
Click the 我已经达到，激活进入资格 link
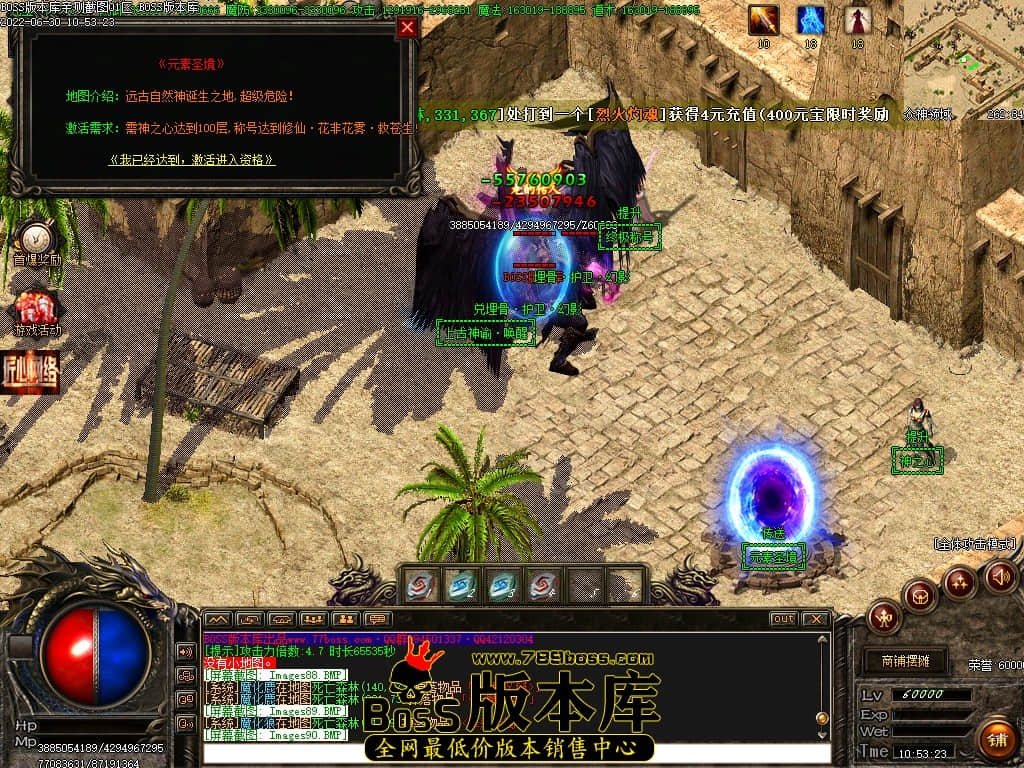tap(192, 160)
